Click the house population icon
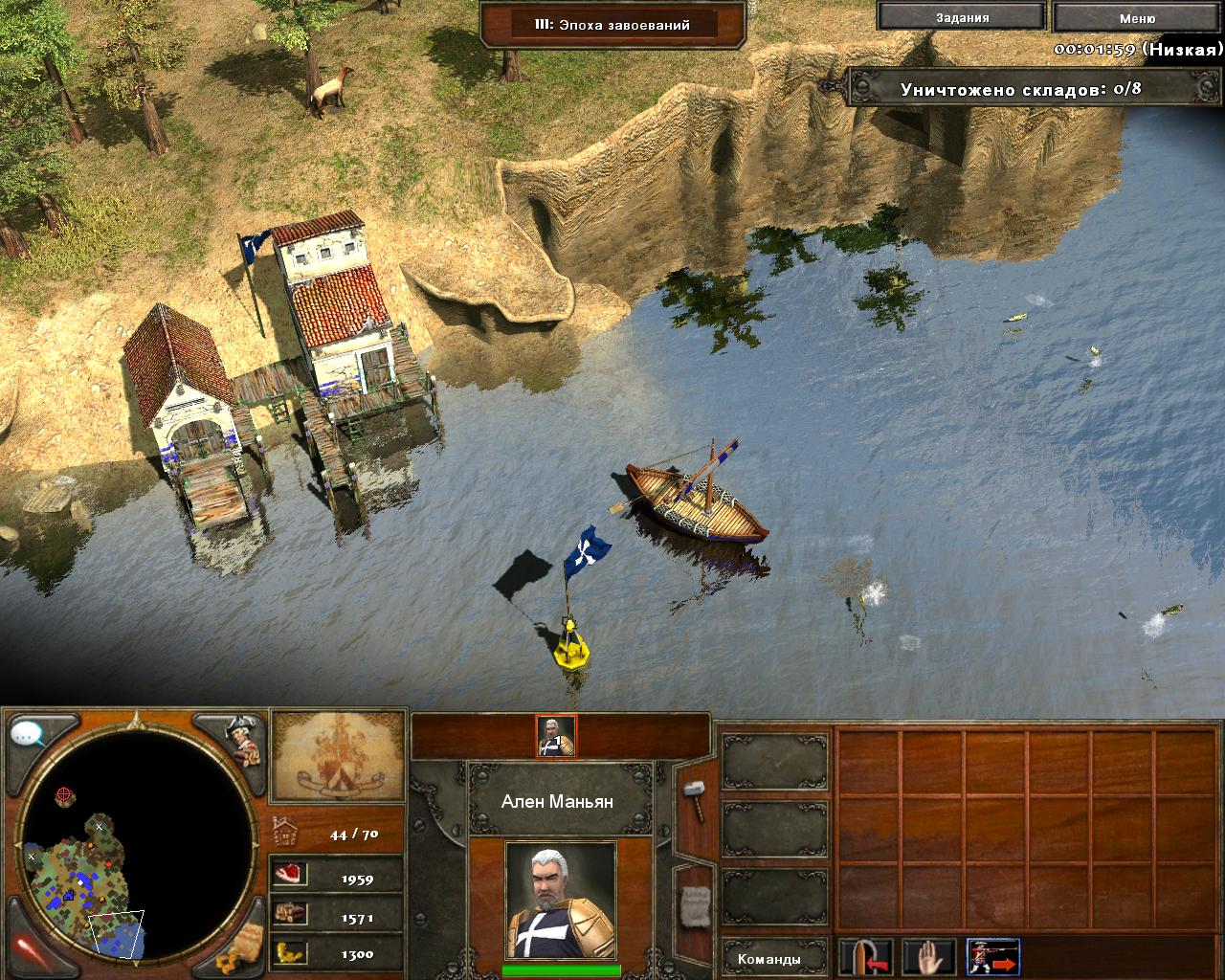The height and width of the screenshot is (980, 1225). (287, 833)
